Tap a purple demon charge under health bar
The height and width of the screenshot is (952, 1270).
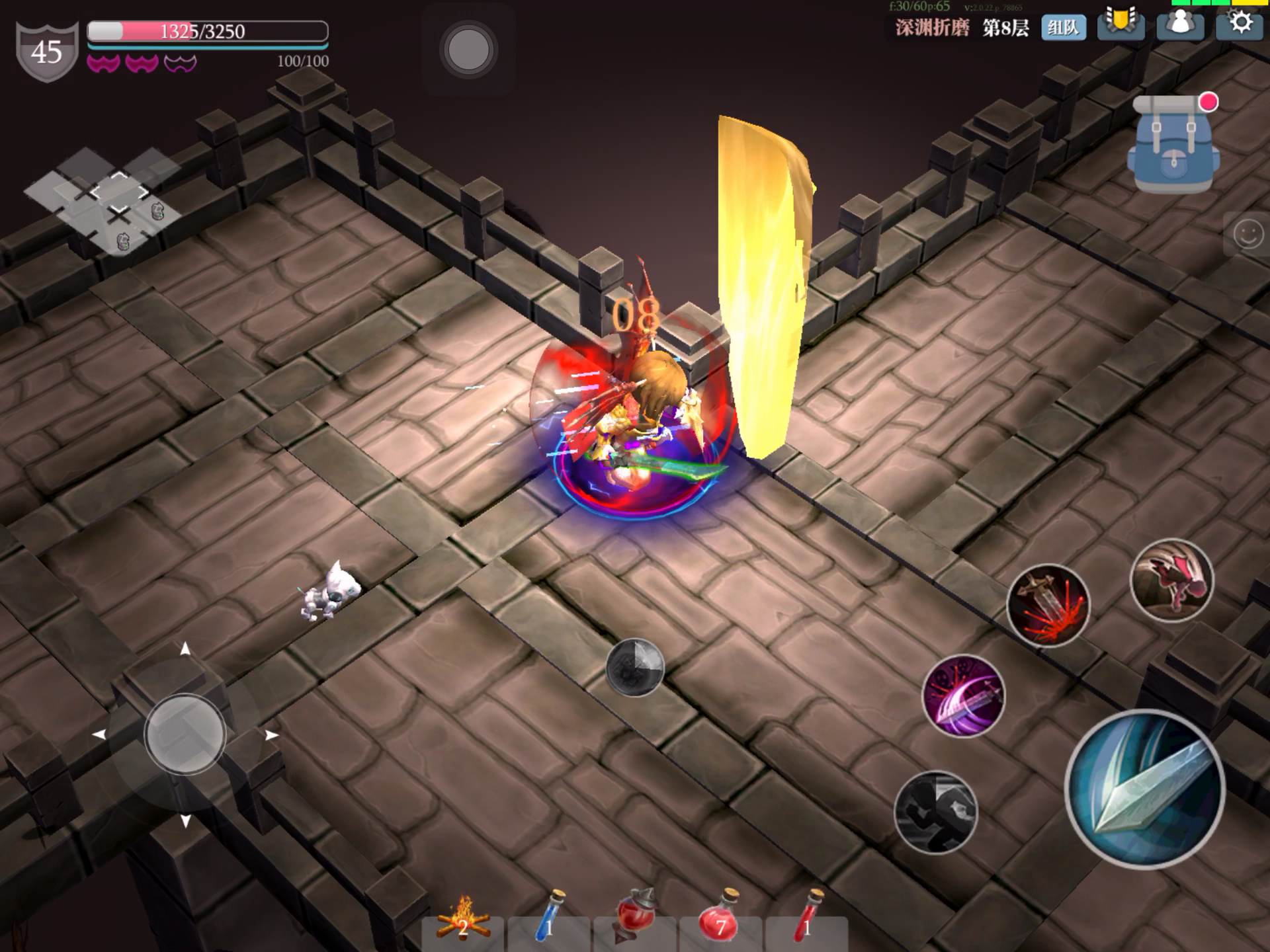click(x=103, y=61)
